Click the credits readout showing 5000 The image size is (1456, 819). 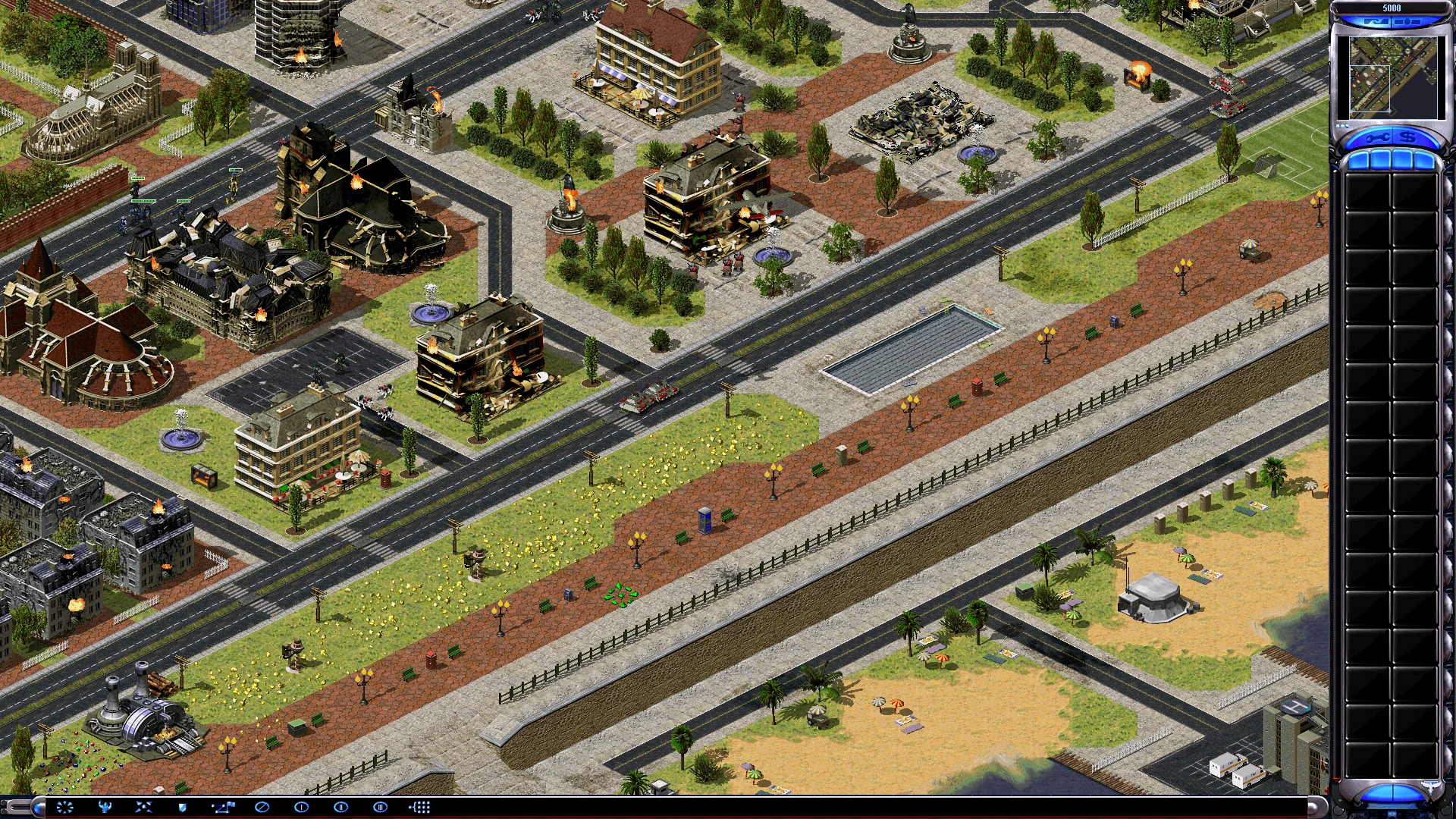tap(1392, 8)
